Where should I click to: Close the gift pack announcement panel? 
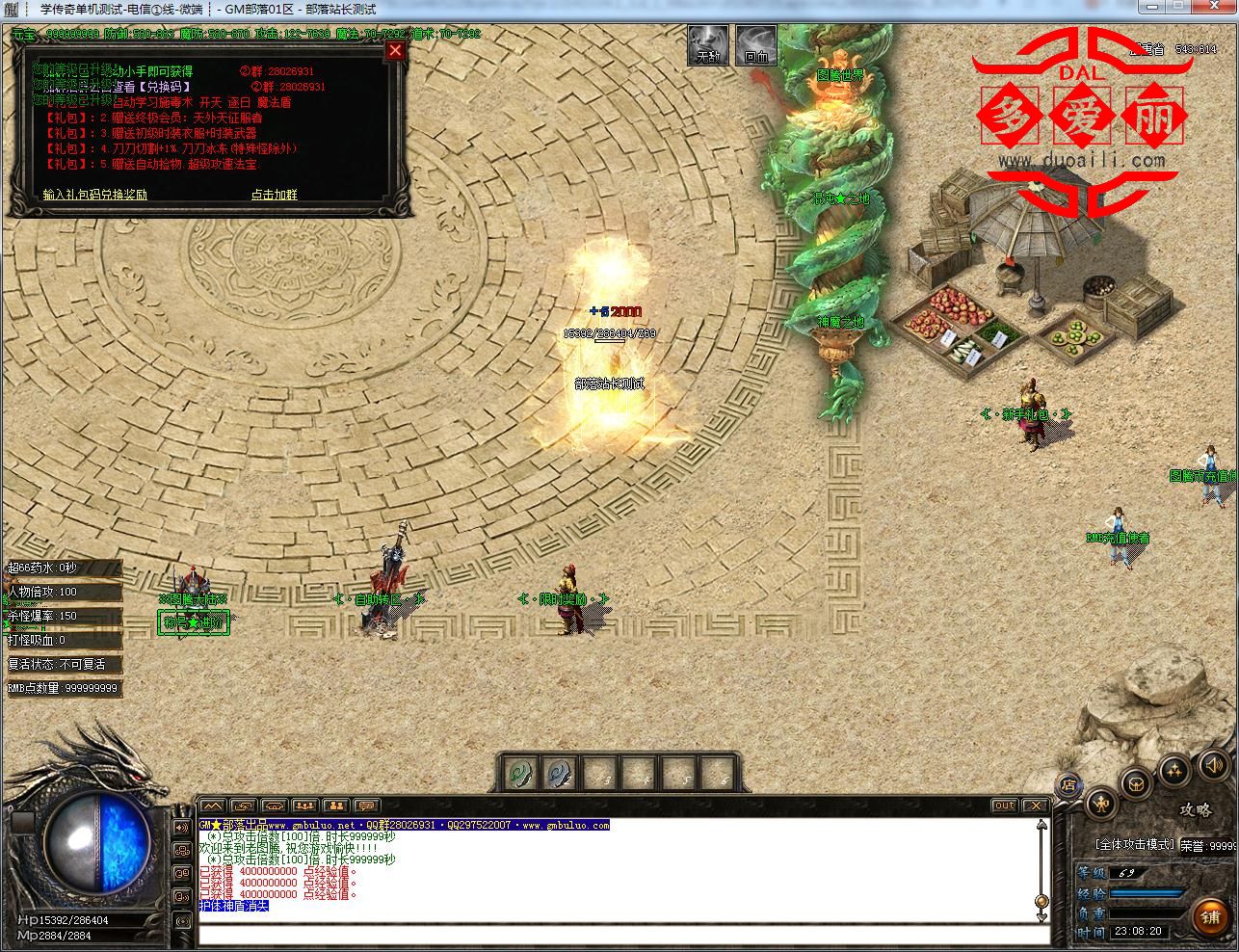[x=395, y=51]
